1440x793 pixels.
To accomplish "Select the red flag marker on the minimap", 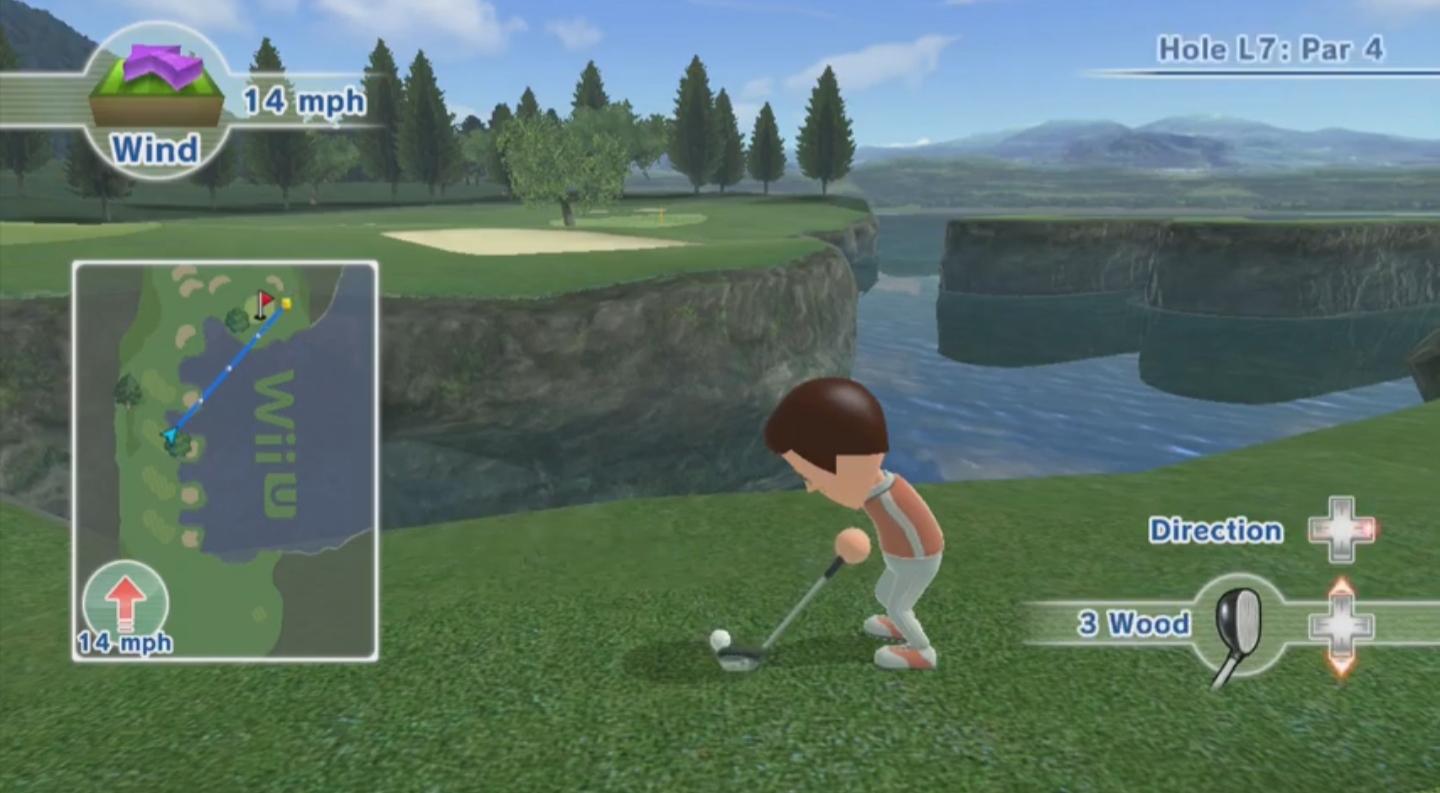I will [264, 301].
